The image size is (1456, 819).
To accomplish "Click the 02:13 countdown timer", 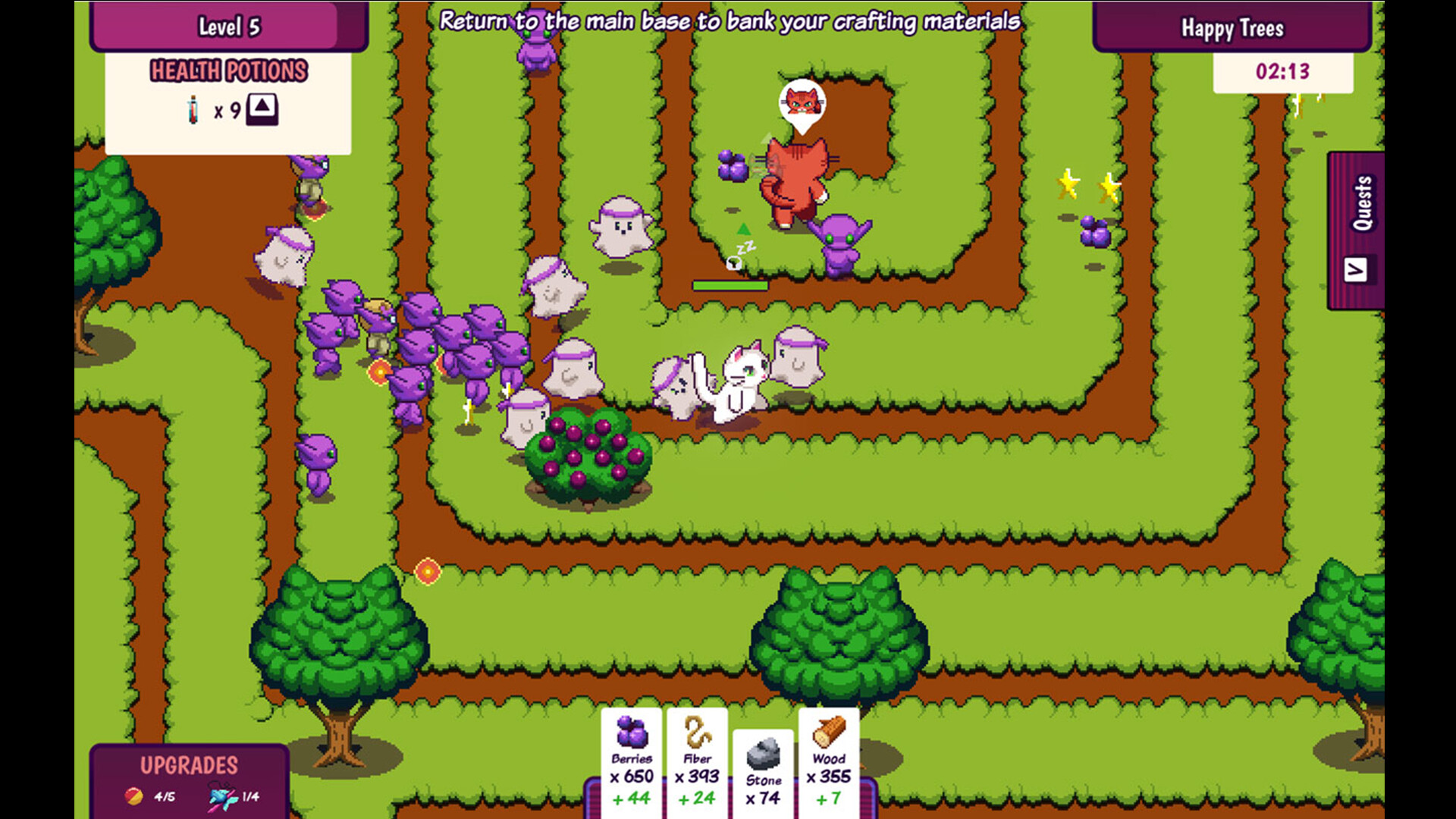I will pyautogui.click(x=1282, y=70).
